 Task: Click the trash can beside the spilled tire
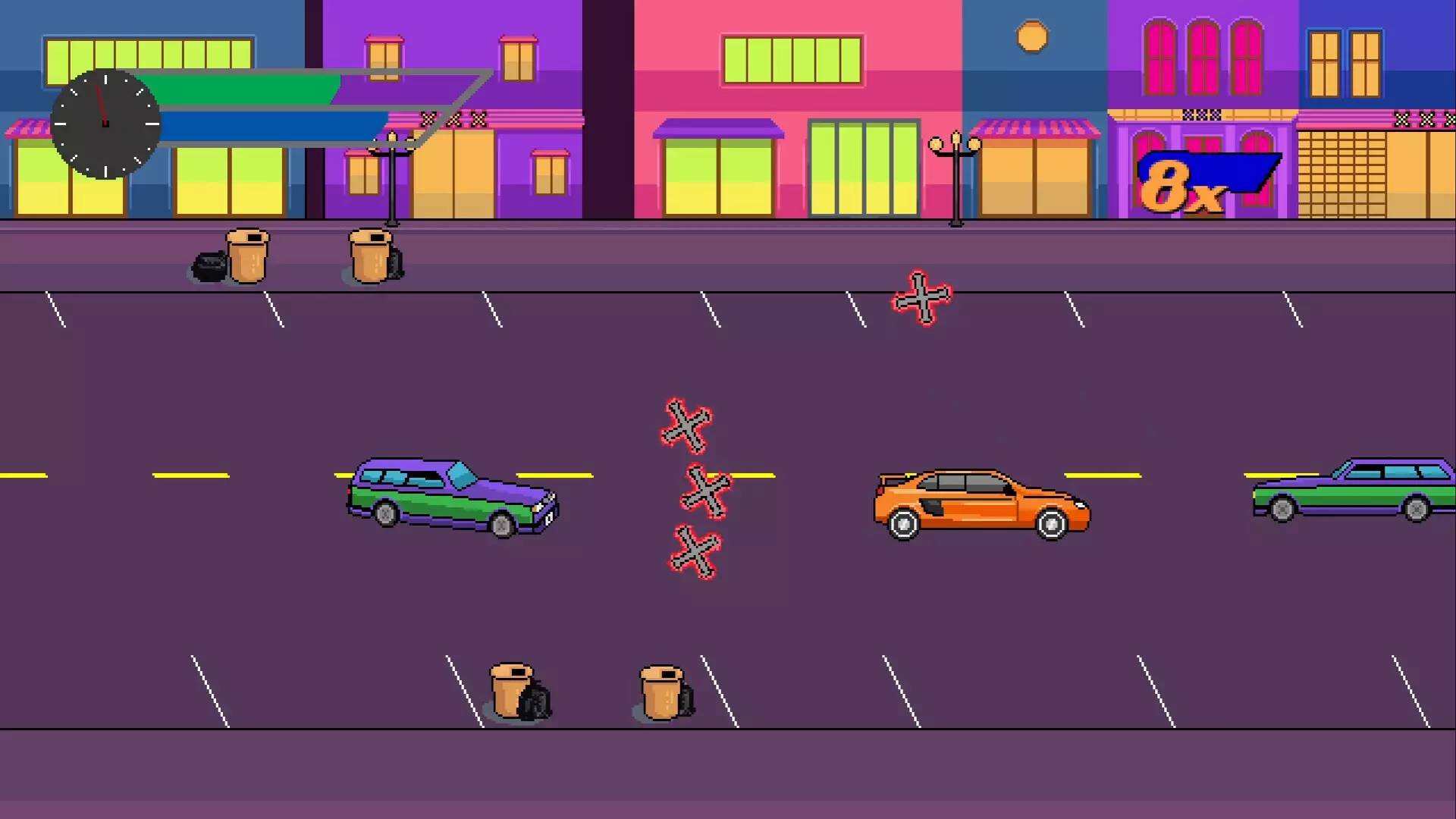246,255
